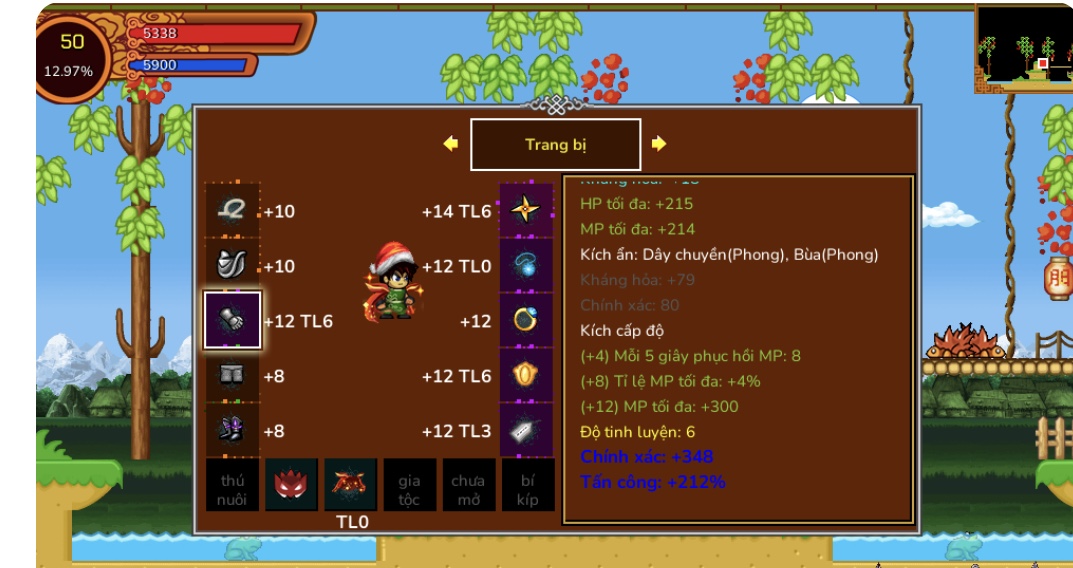Select the golden jade pendant slot
Image resolution: width=1073 pixels, height=568 pixels.
click(x=526, y=376)
